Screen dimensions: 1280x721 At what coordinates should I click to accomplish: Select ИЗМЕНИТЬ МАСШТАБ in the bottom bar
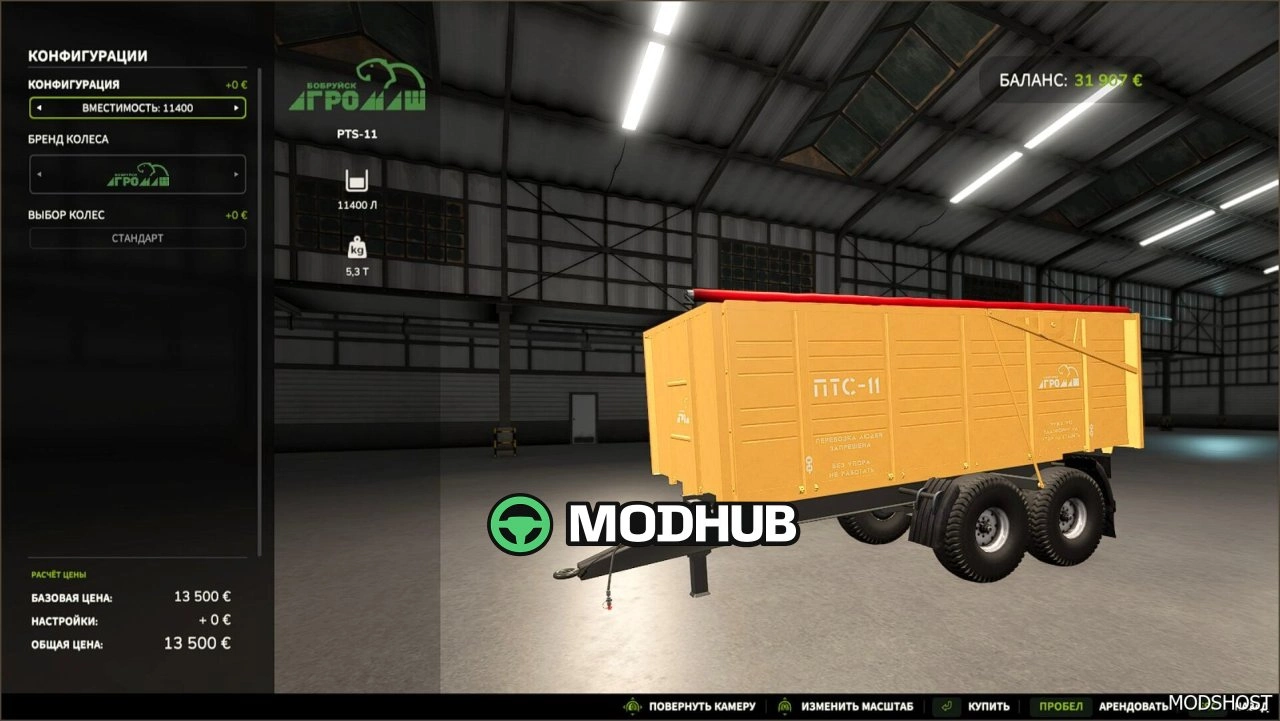click(857, 705)
